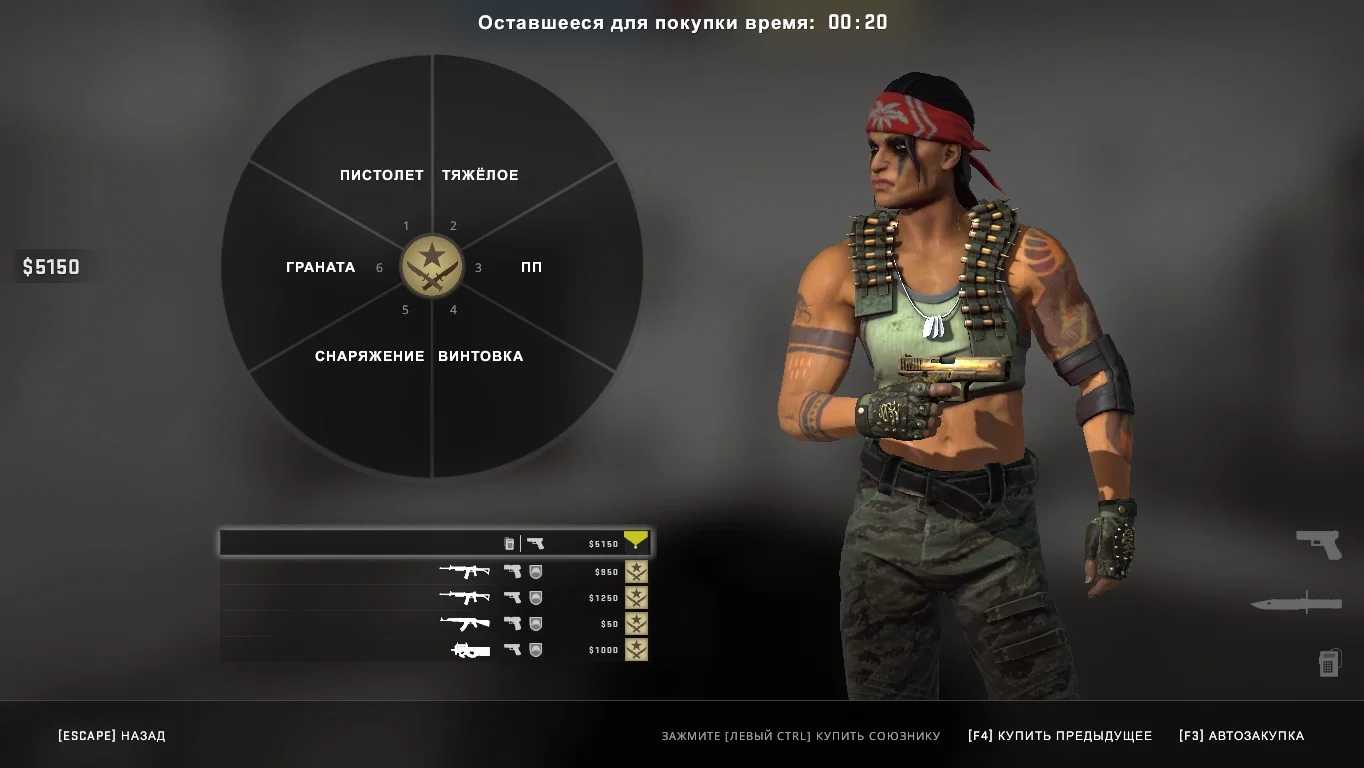The width and height of the screenshot is (1364, 768).
Task: Open the ВИНТОВКА rifle category
Action: tap(480, 356)
